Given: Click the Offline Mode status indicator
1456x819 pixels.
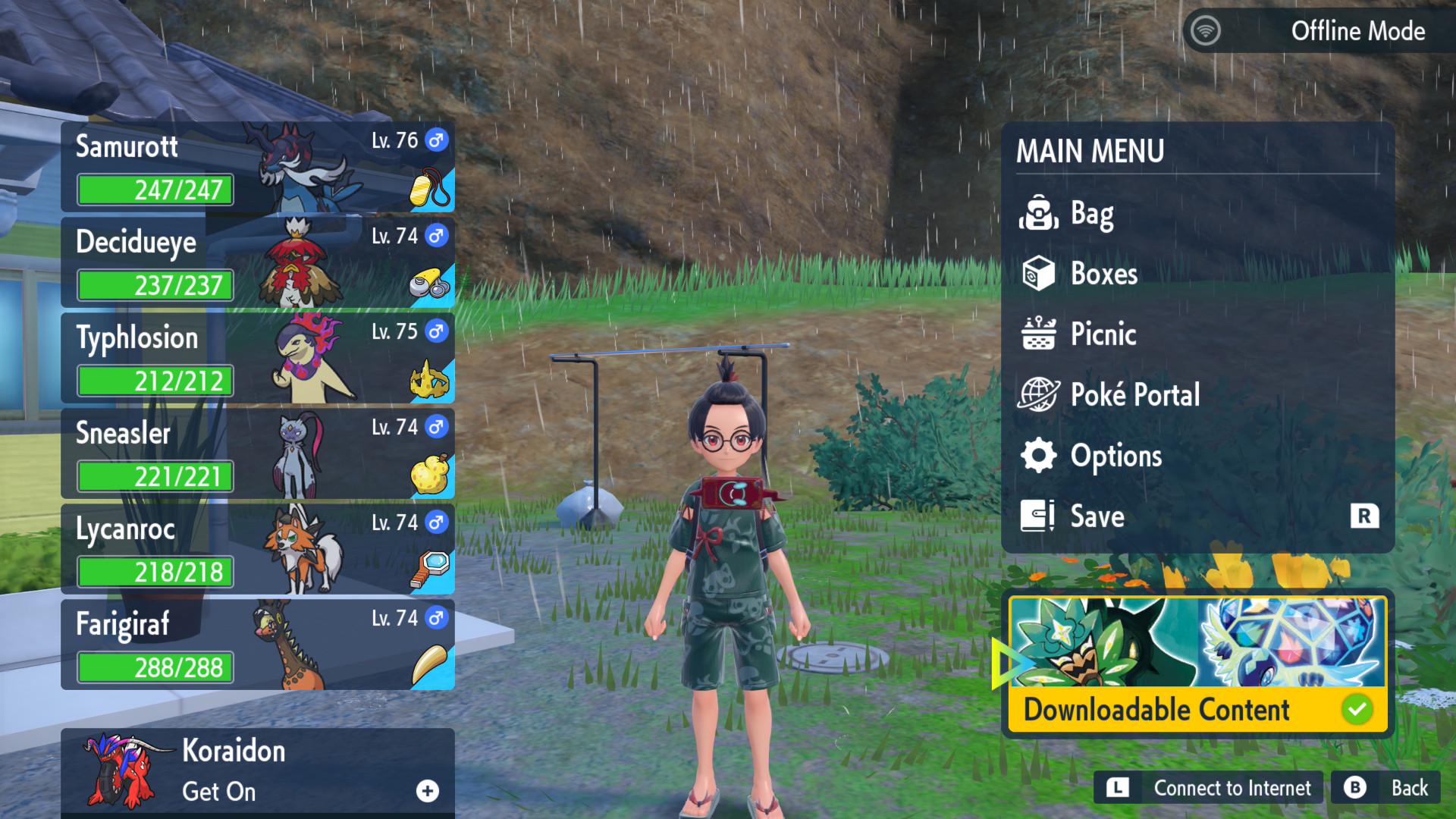Looking at the screenshot, I should [1318, 31].
